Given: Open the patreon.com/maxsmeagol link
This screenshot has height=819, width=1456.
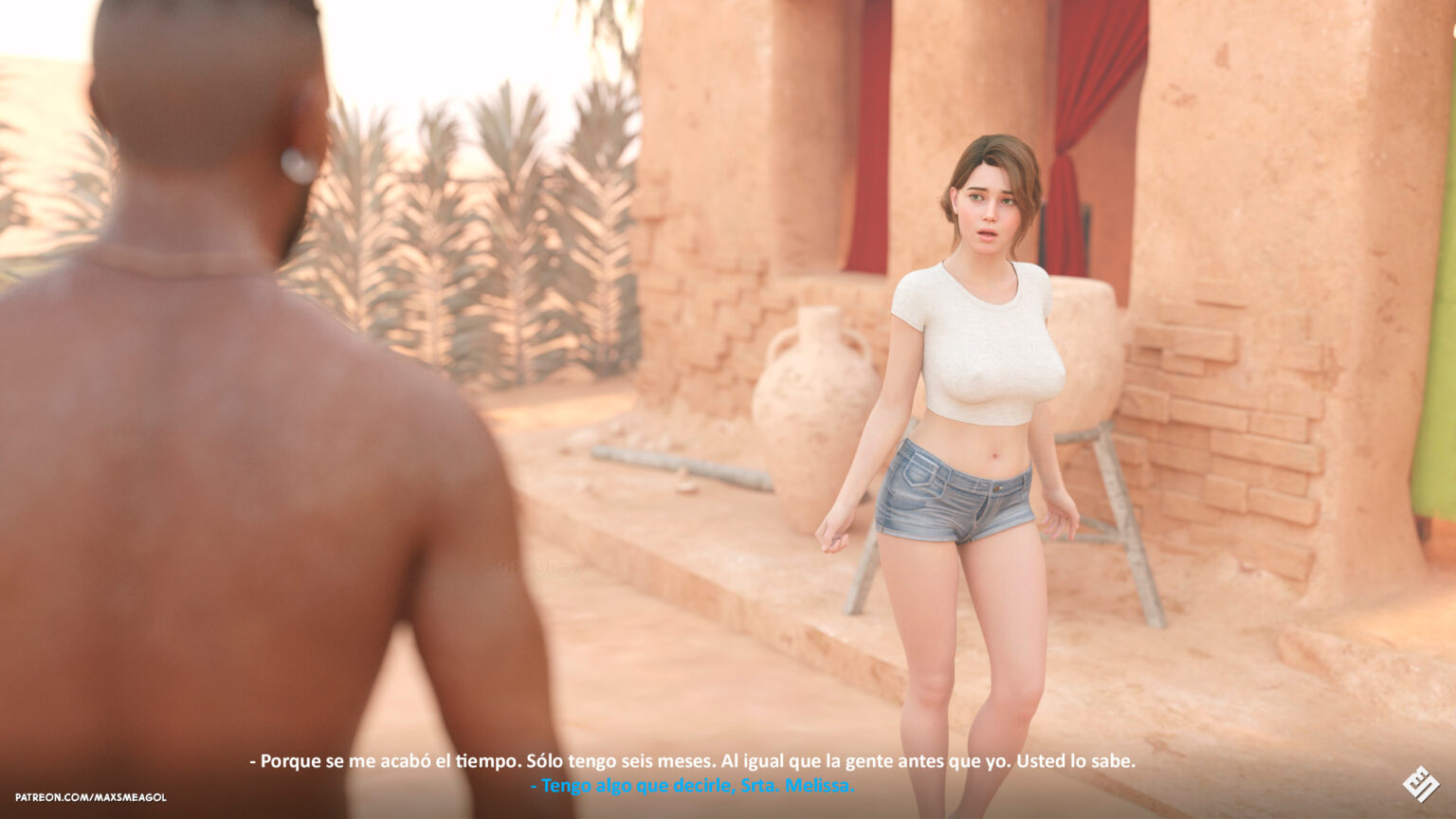Looking at the screenshot, I should pyautogui.click(x=90, y=797).
